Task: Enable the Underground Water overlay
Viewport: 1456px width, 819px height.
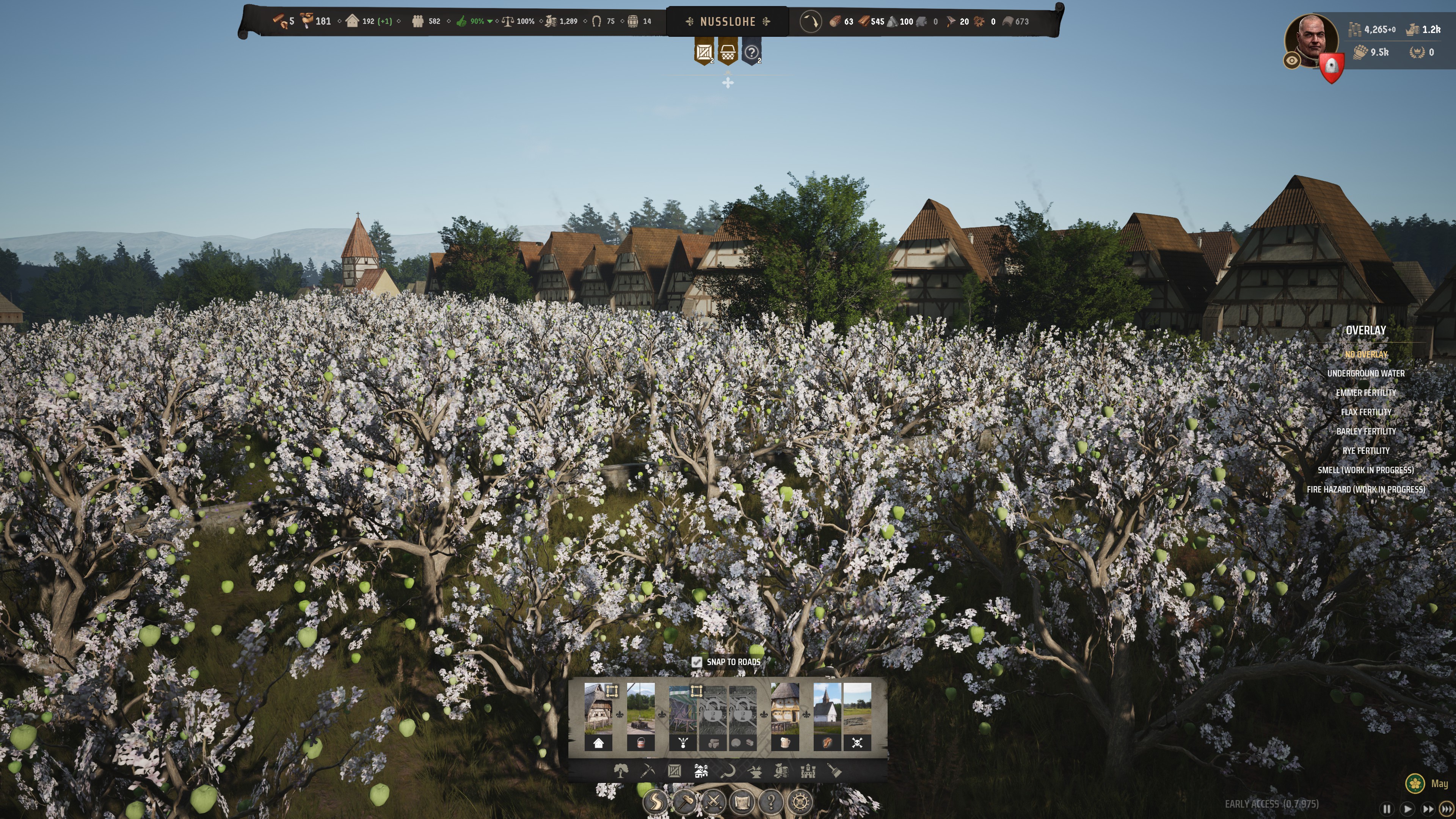Action: 1365,373
